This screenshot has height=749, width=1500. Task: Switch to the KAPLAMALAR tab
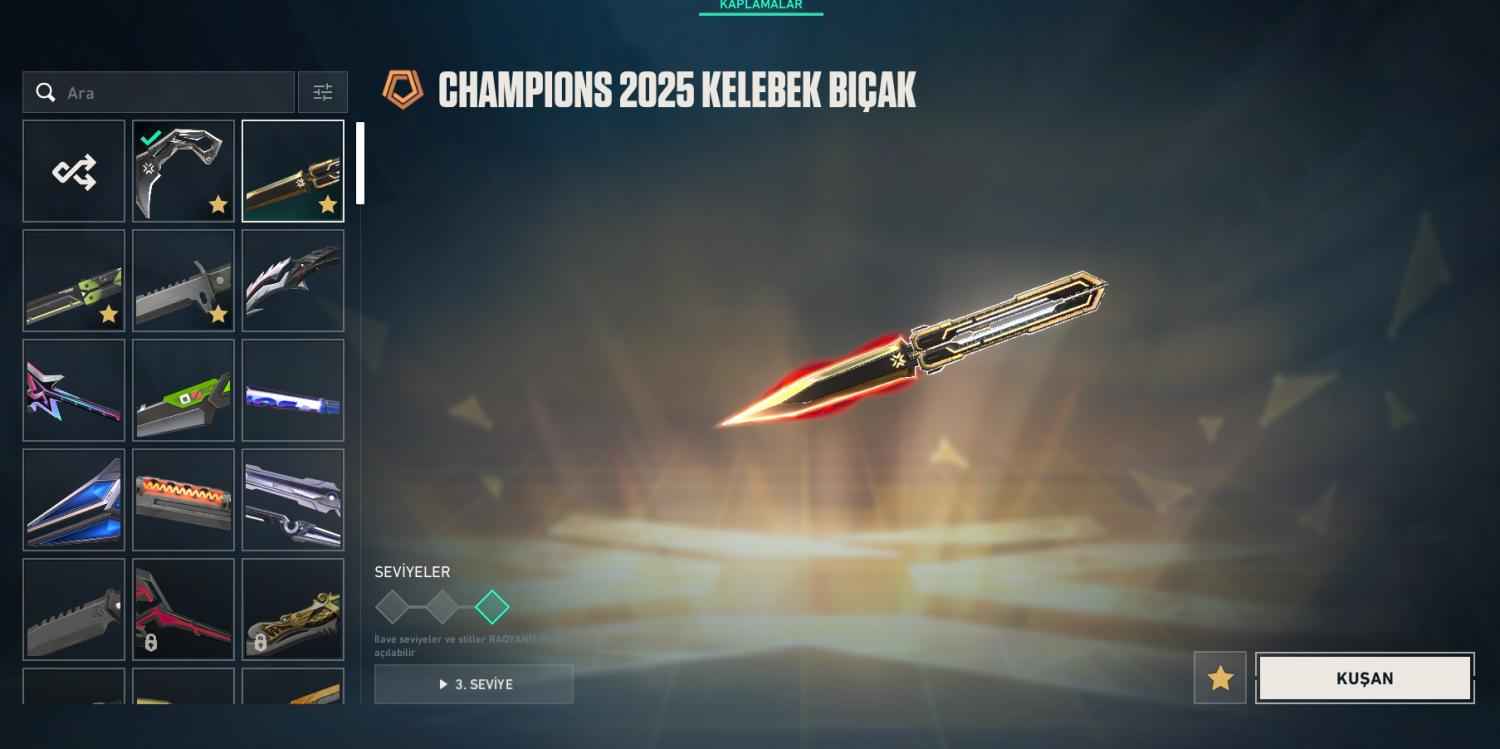point(761,5)
